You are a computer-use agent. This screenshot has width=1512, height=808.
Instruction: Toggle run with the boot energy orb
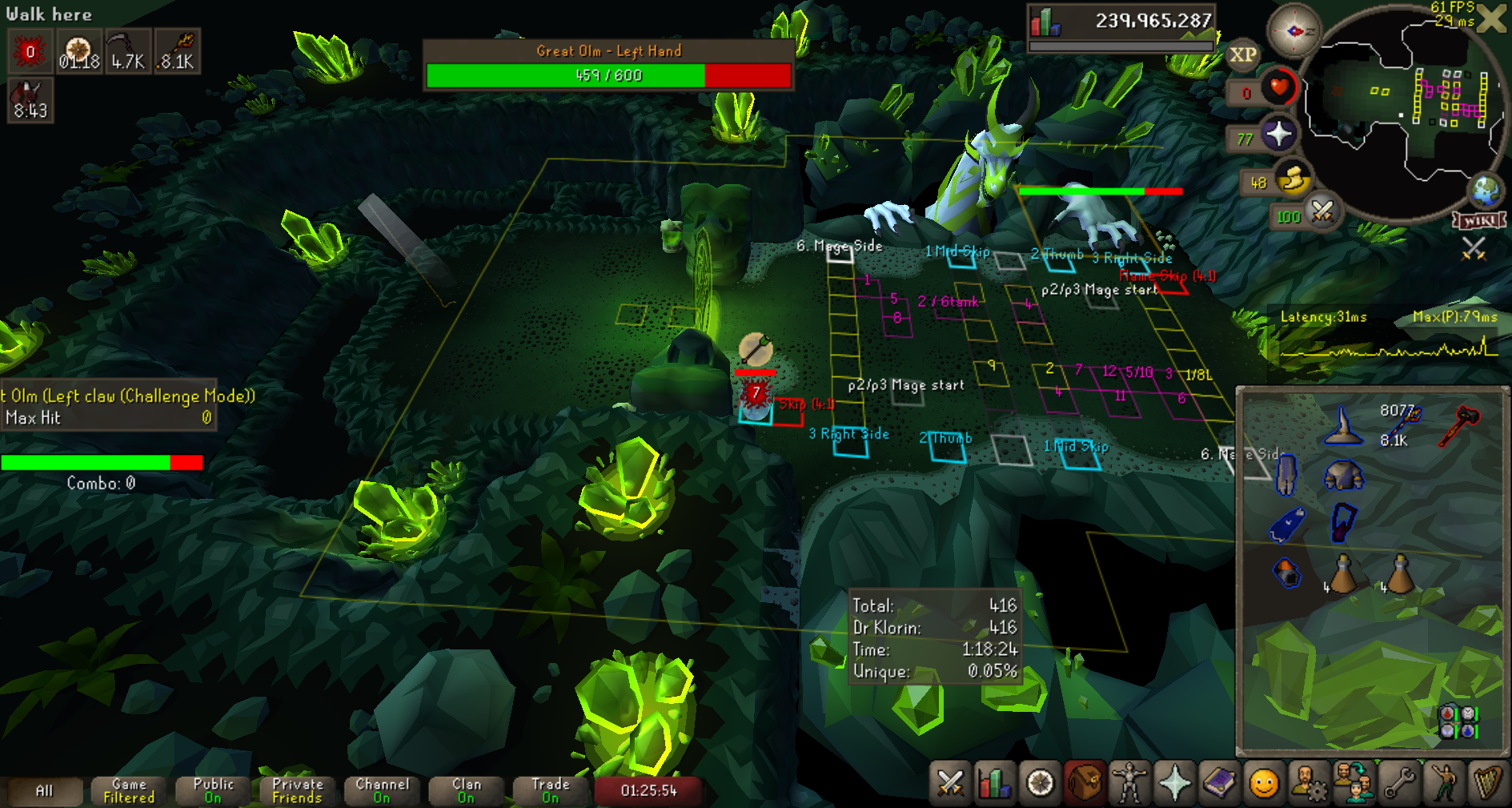[1292, 179]
